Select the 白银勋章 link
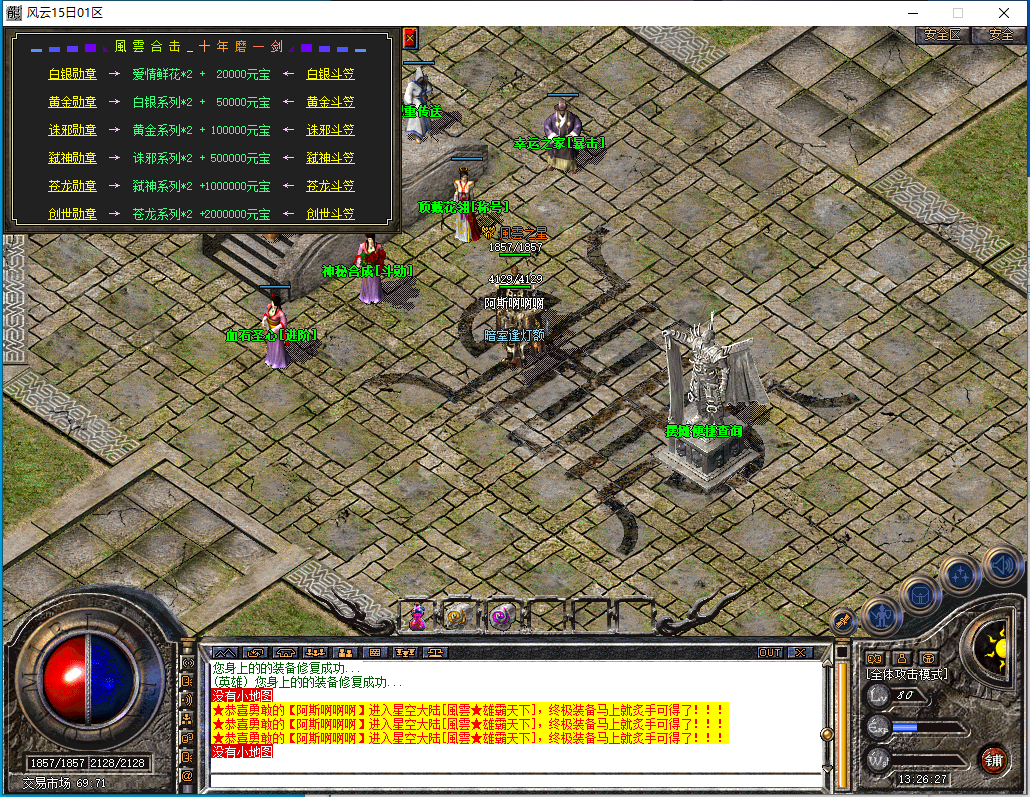Screen dimensions: 1030x797 click(73, 74)
